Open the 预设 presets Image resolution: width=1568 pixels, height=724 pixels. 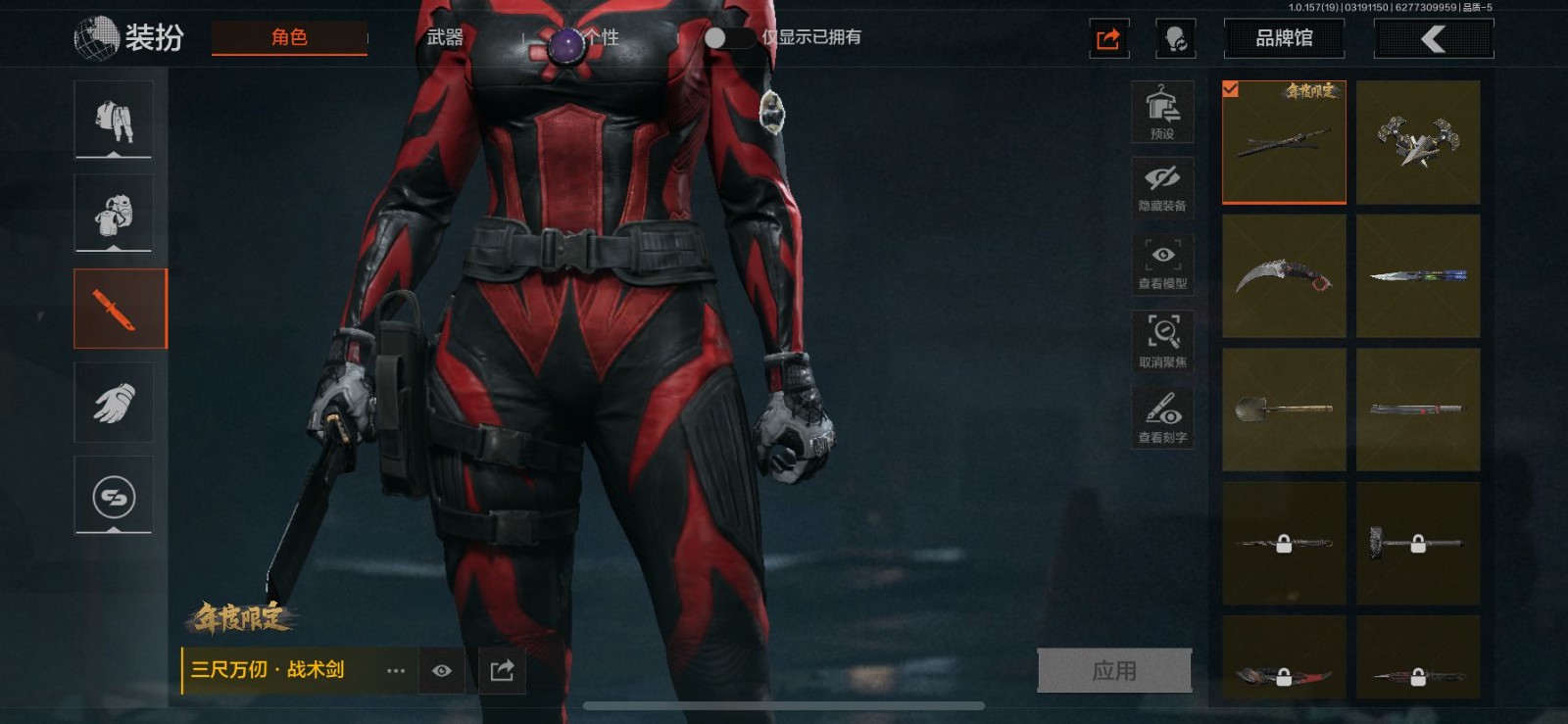pos(1162,112)
